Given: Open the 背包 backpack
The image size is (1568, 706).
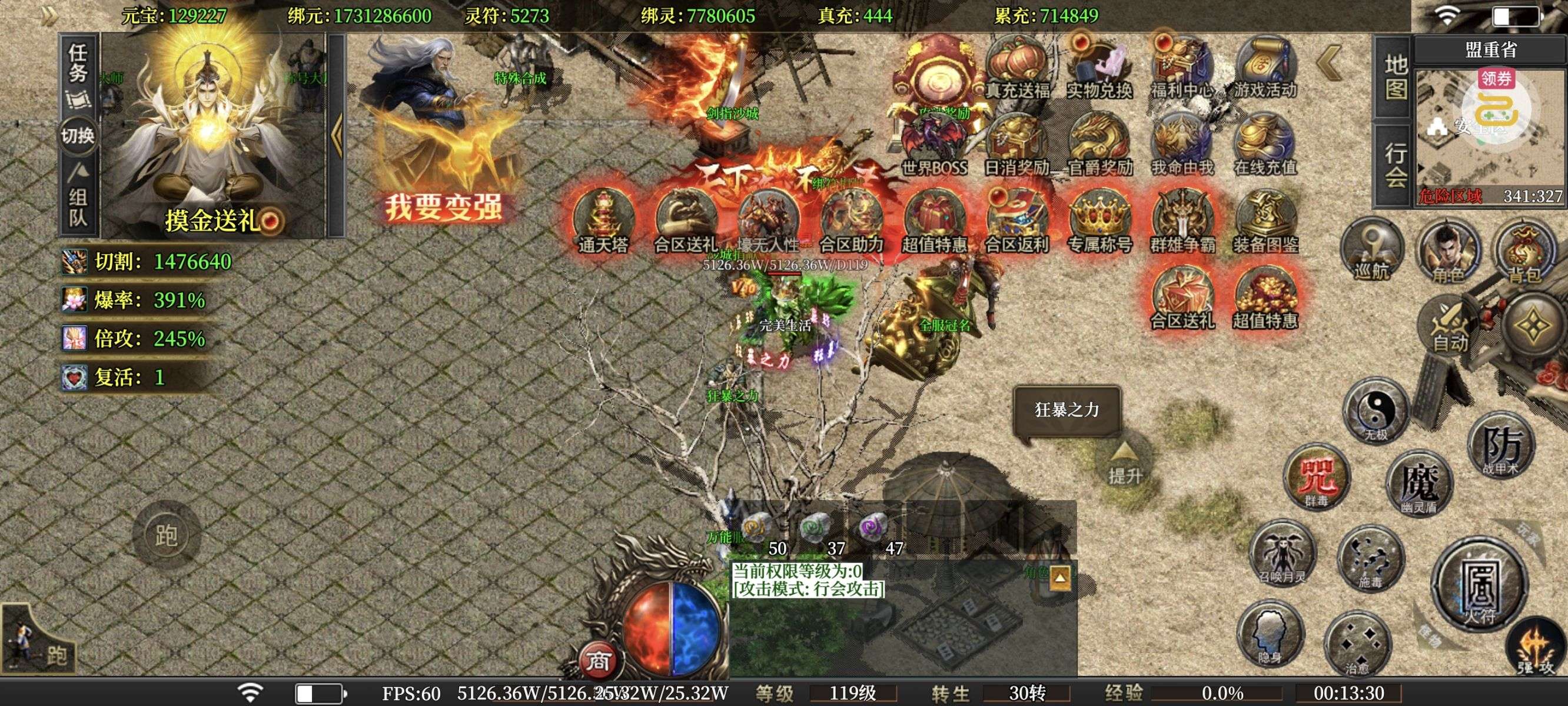Looking at the screenshot, I should pos(1524,252).
